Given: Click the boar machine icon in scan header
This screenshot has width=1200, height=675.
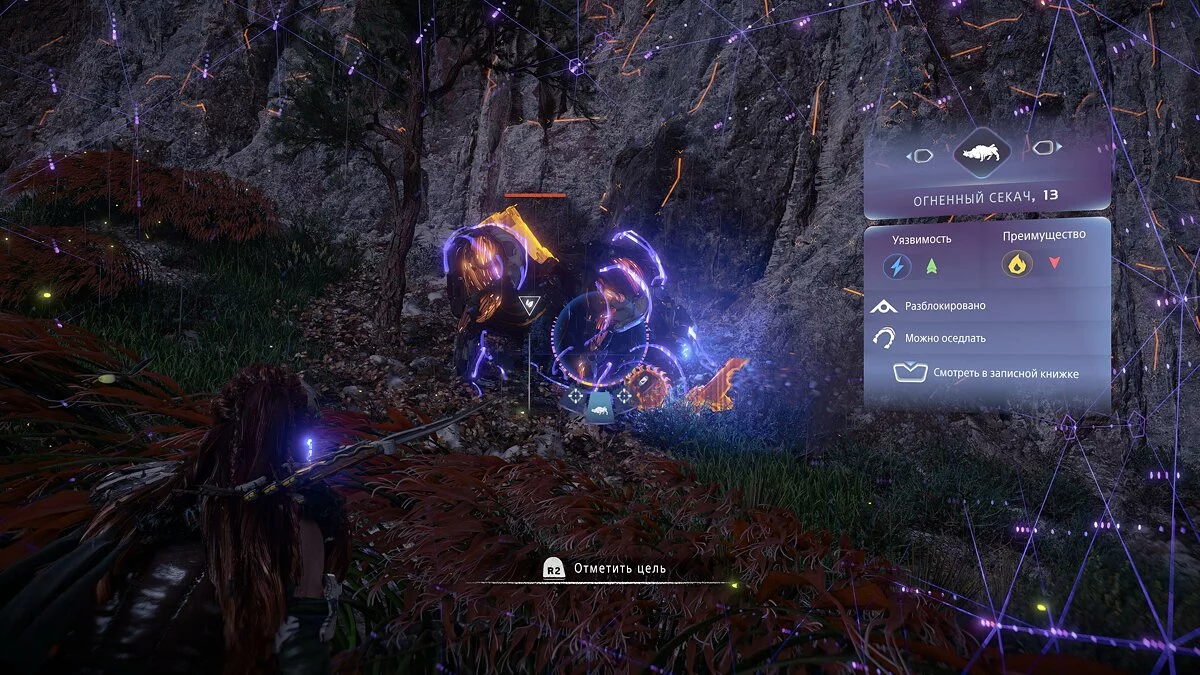Looking at the screenshot, I should pyautogui.click(x=981, y=153).
